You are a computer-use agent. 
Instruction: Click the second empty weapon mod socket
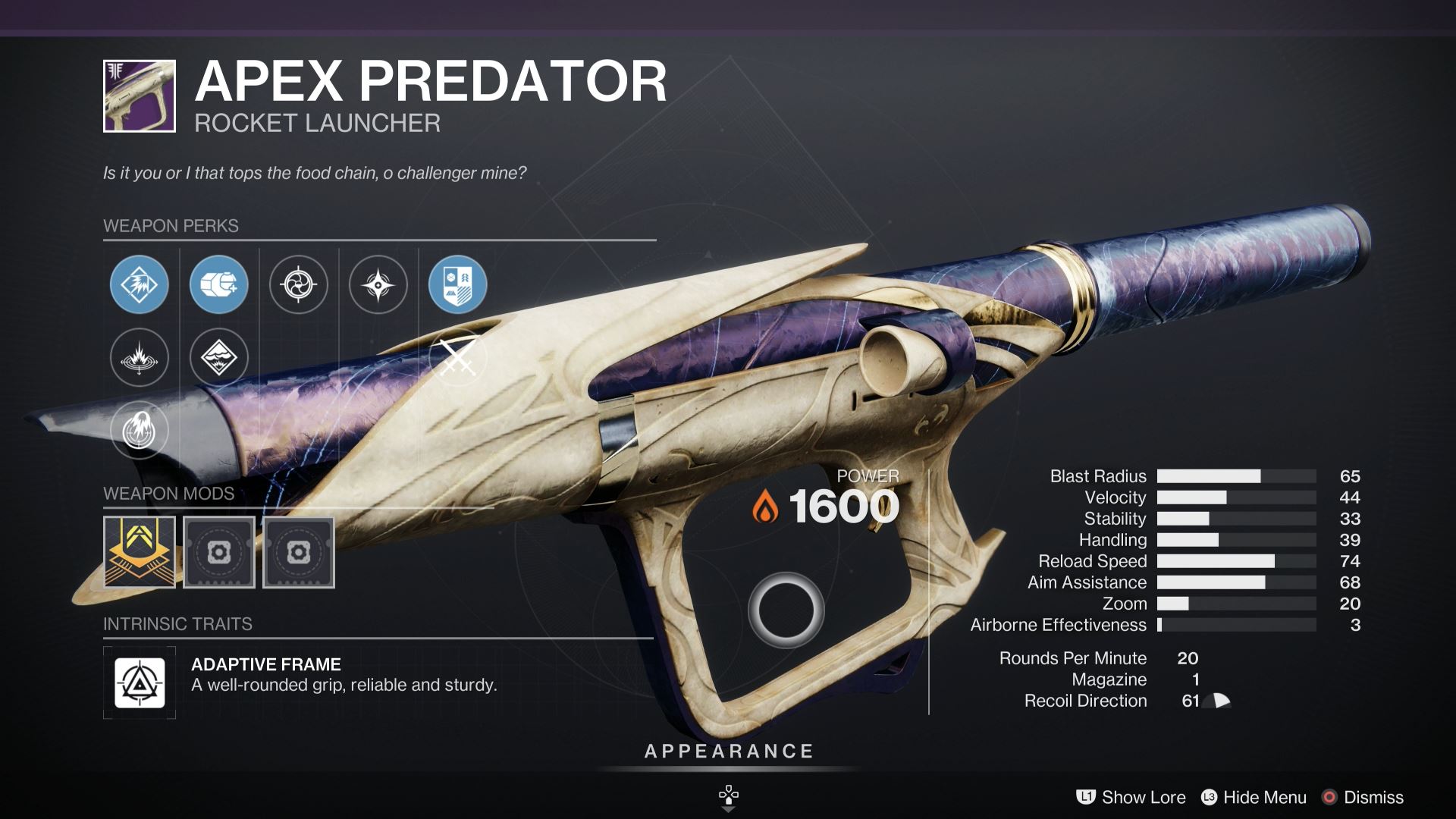pos(299,552)
